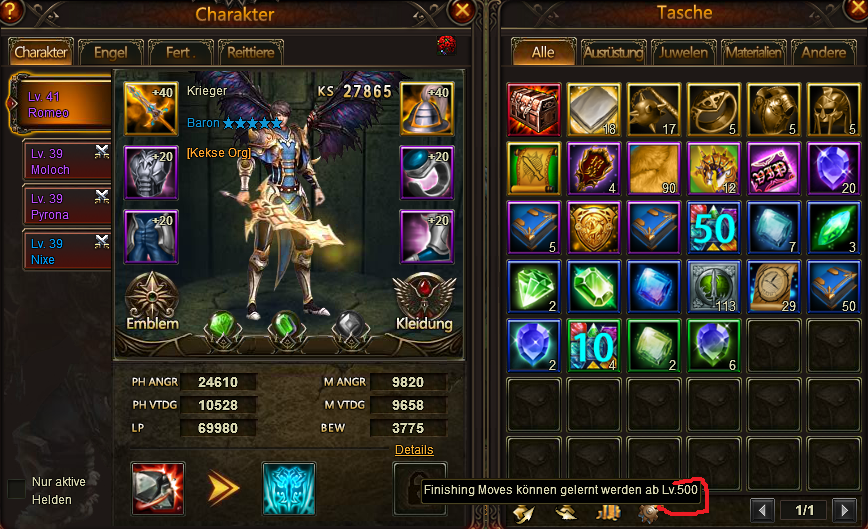Go to the next bag page
This screenshot has width=868, height=529.
click(844, 510)
